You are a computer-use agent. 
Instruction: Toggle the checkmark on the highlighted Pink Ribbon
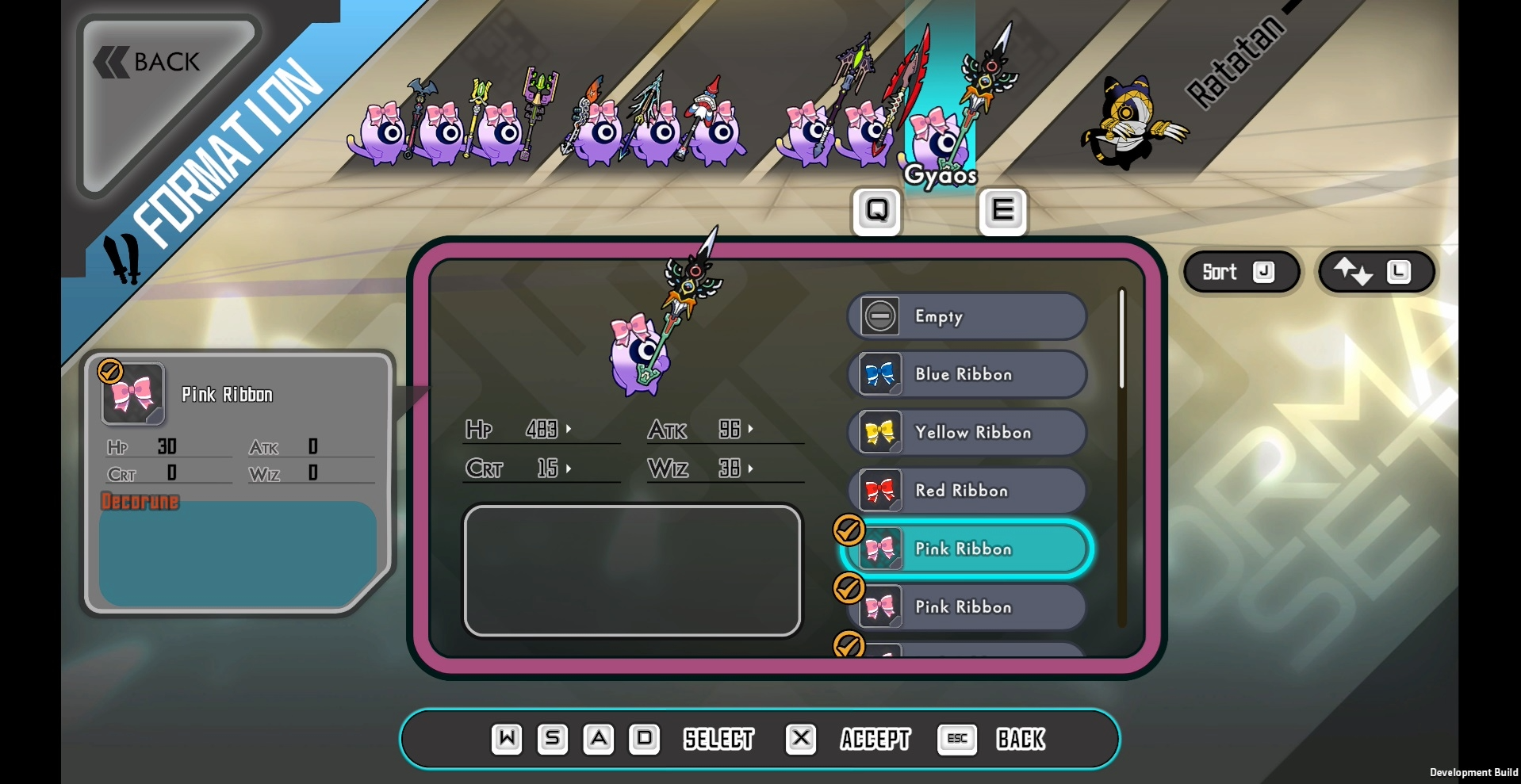(x=849, y=530)
